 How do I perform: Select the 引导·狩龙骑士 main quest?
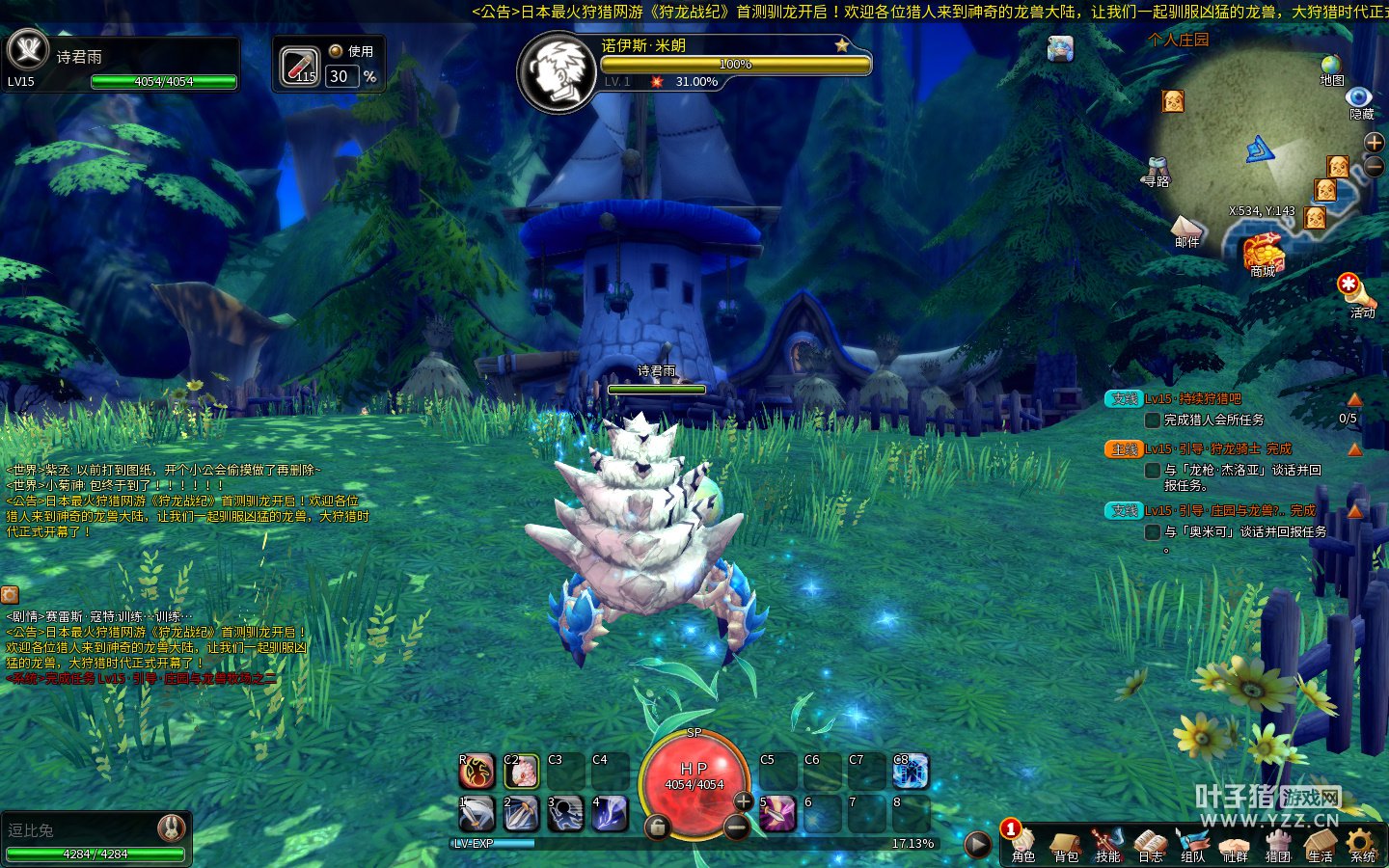[1218, 449]
